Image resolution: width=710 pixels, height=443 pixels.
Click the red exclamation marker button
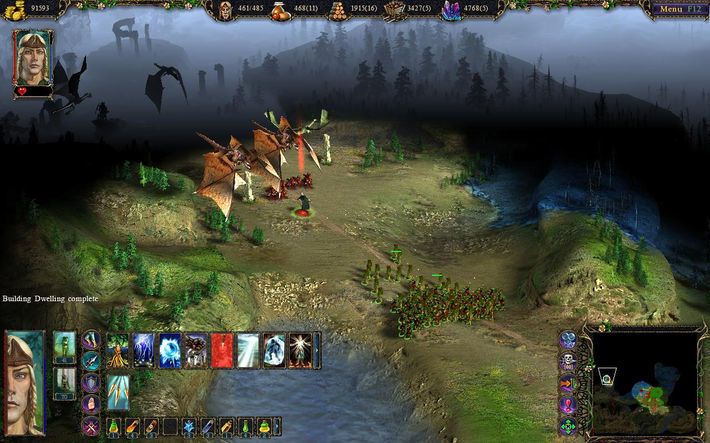click(x=567, y=403)
